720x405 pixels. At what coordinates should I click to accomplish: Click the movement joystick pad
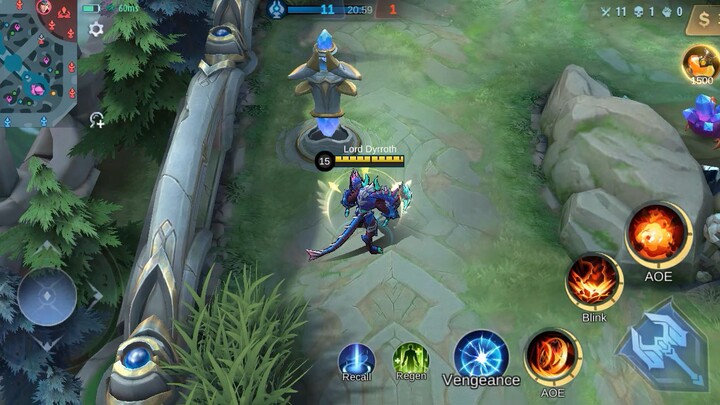(47, 297)
